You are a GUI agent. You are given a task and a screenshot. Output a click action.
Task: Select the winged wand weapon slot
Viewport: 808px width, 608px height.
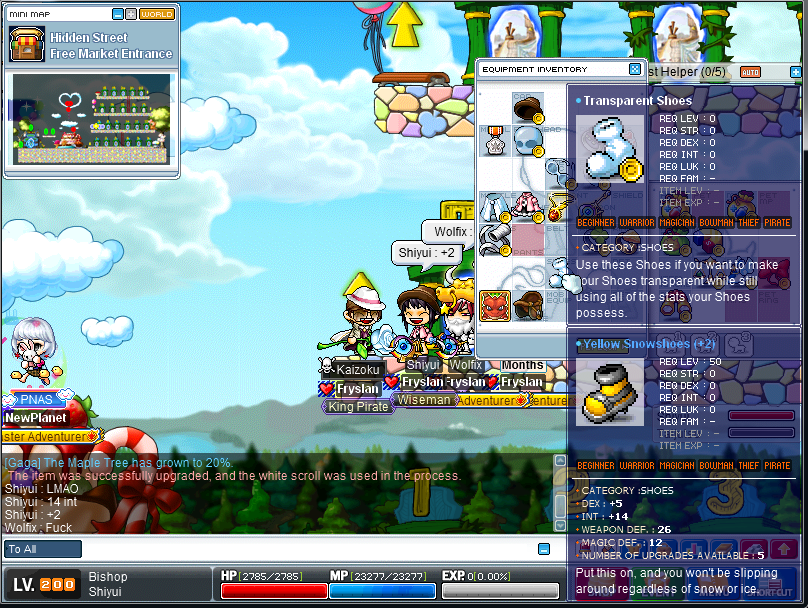click(x=559, y=206)
